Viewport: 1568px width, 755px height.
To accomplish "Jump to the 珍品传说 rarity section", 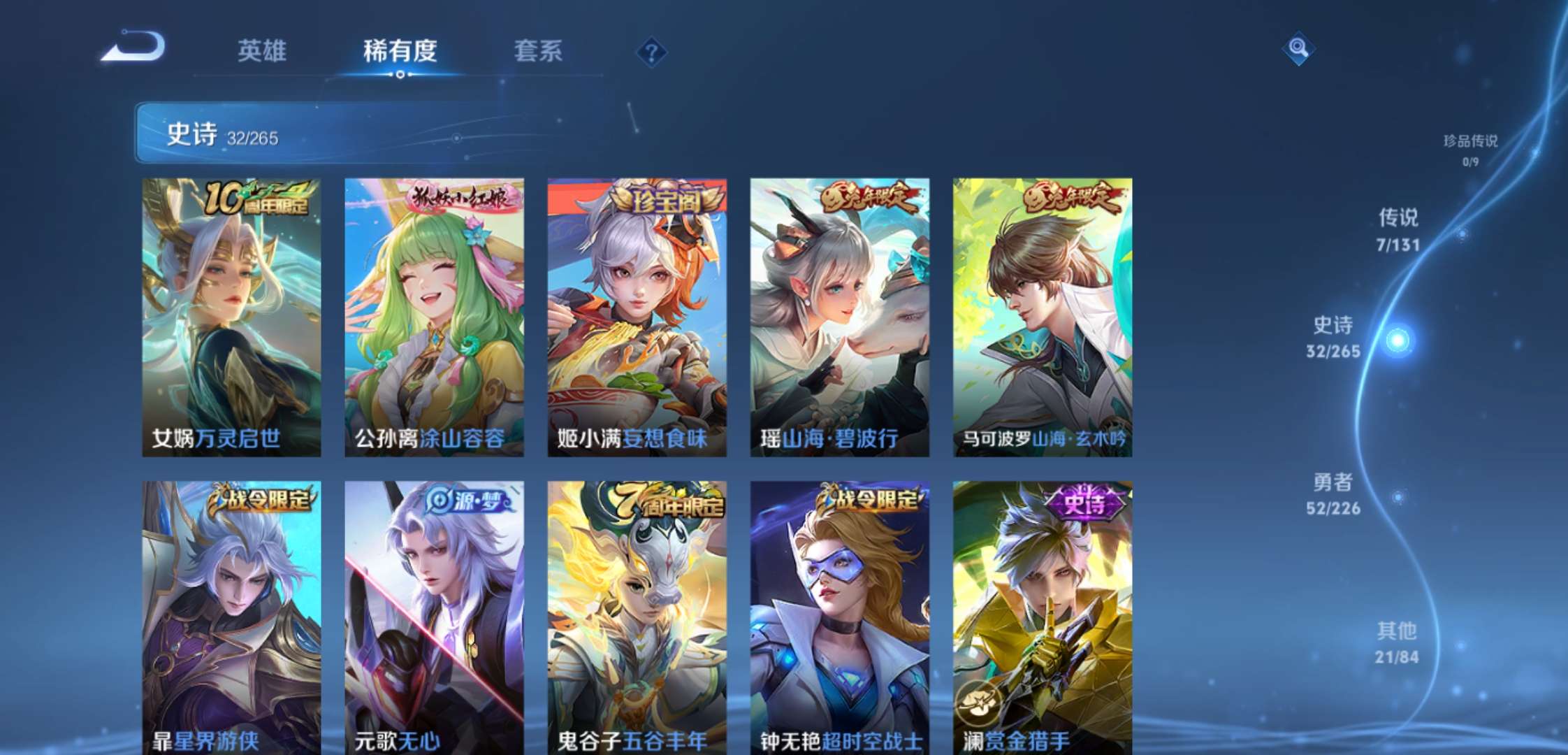I will pos(1470,150).
